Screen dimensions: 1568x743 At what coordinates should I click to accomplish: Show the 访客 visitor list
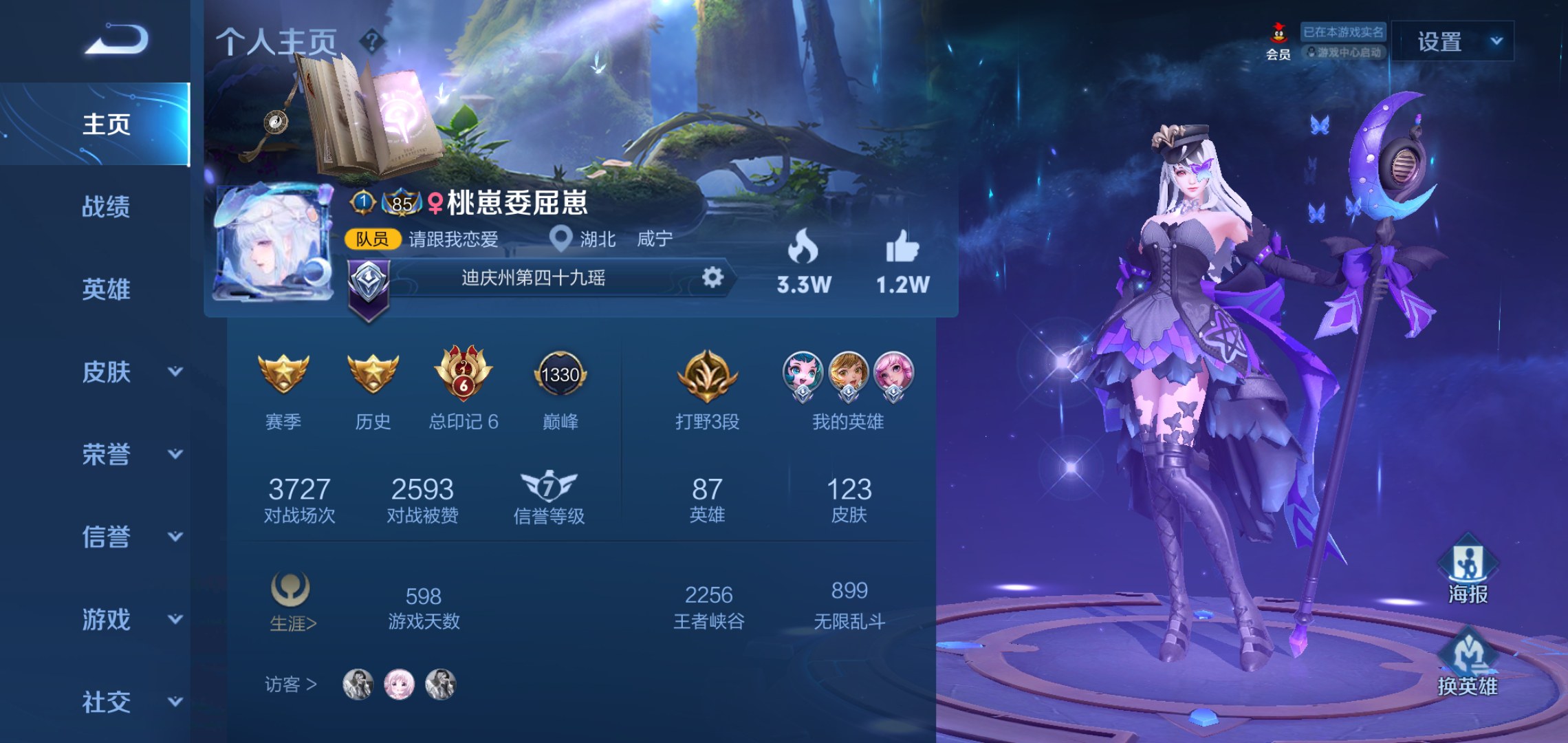click(290, 685)
